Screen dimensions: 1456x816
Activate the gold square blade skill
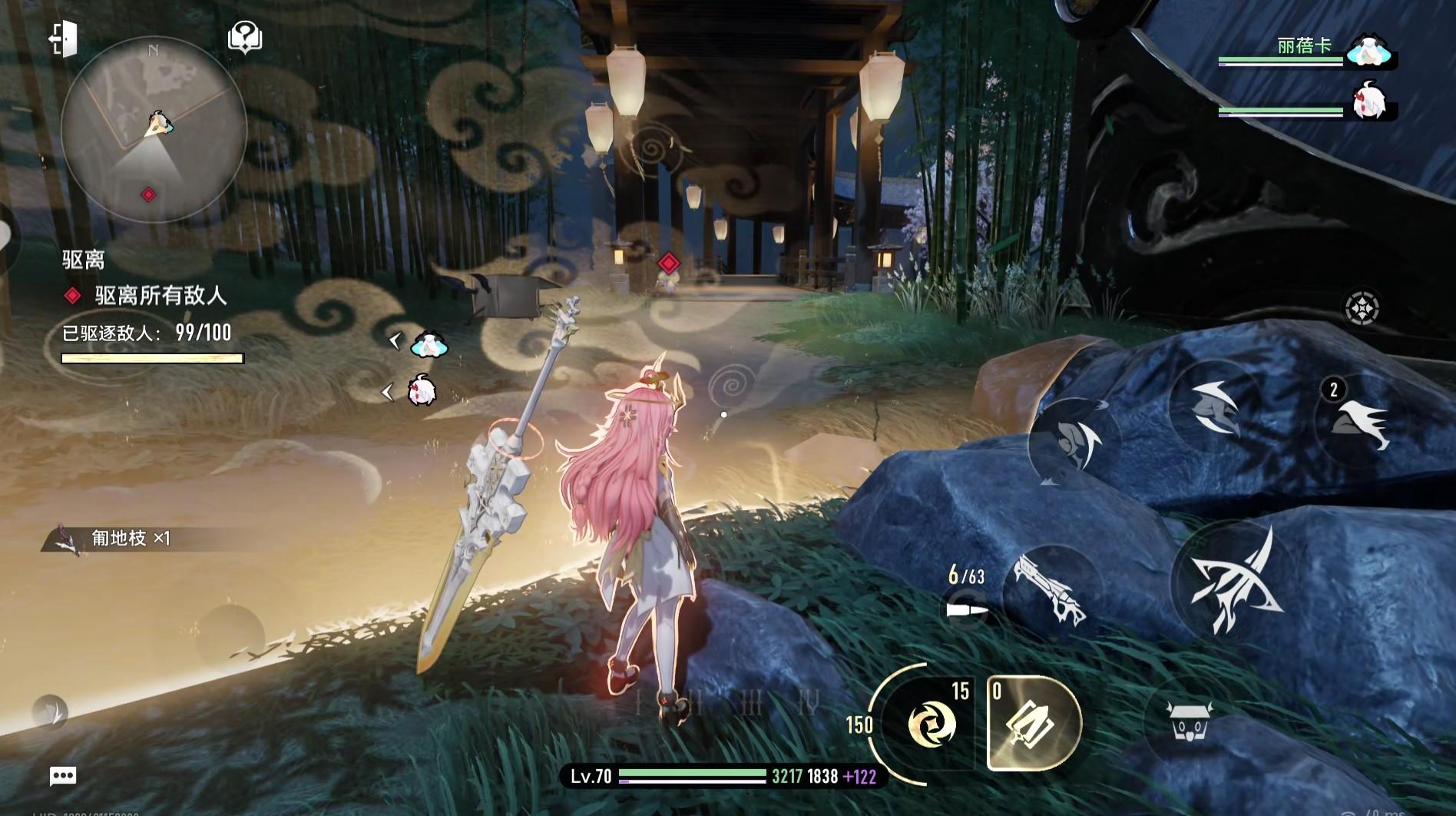point(1034,724)
